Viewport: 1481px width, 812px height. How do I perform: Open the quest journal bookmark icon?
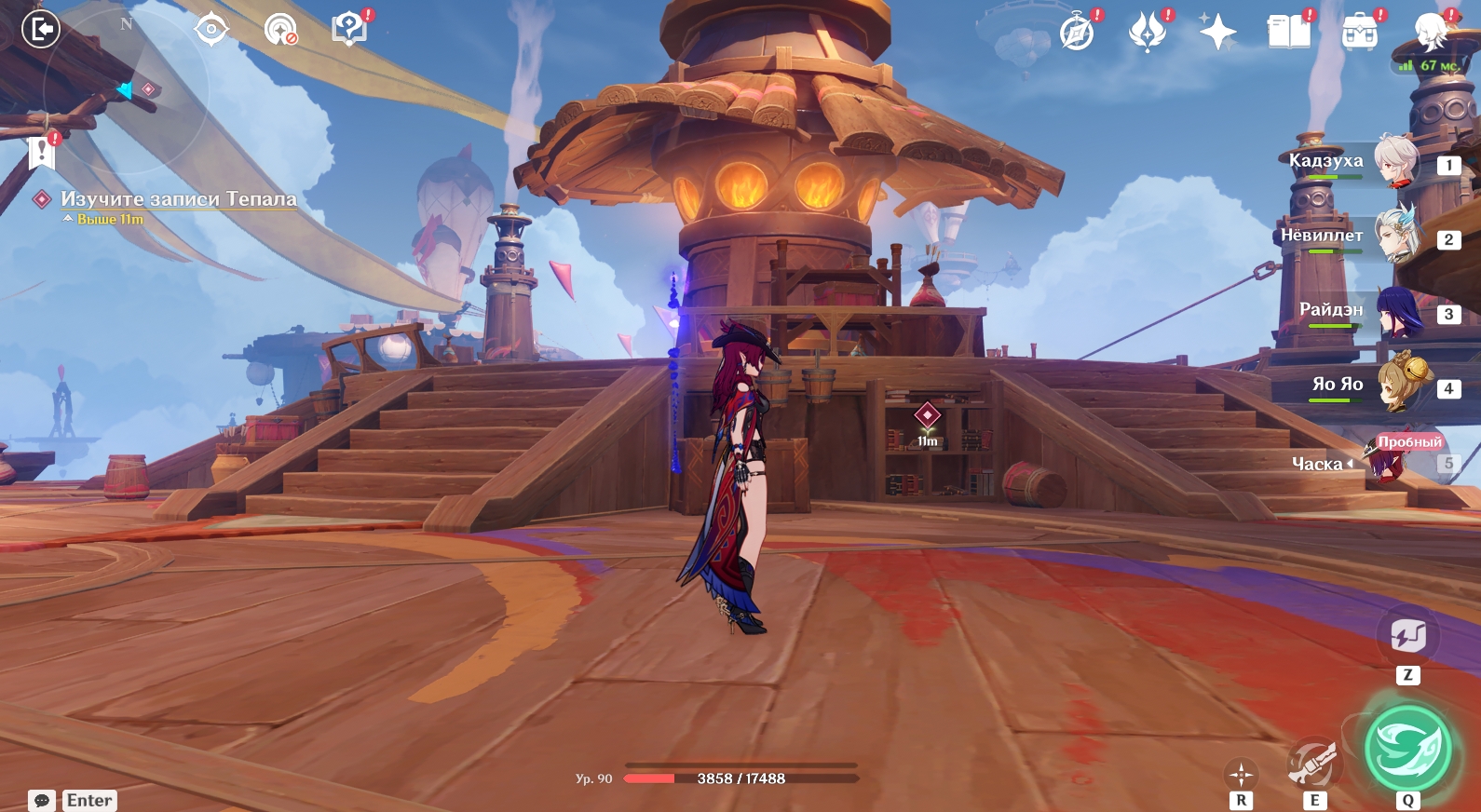pos(42,152)
